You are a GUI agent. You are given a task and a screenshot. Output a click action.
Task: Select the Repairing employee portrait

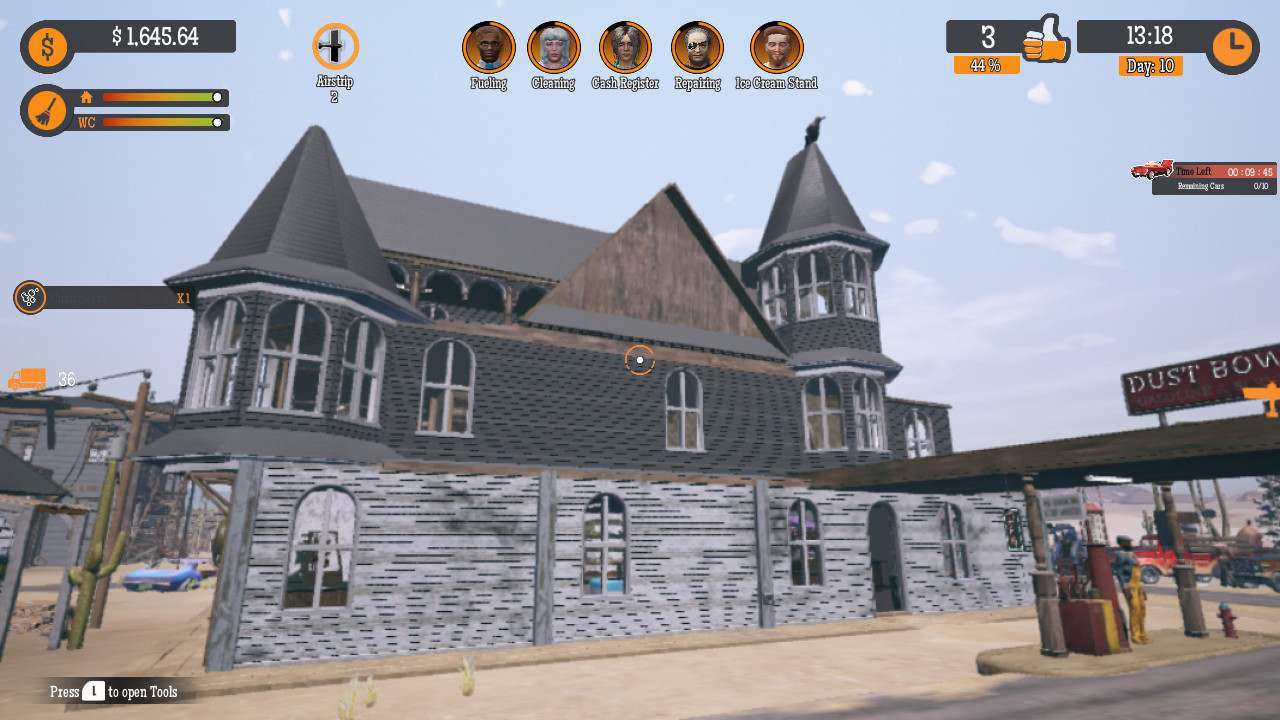point(697,46)
